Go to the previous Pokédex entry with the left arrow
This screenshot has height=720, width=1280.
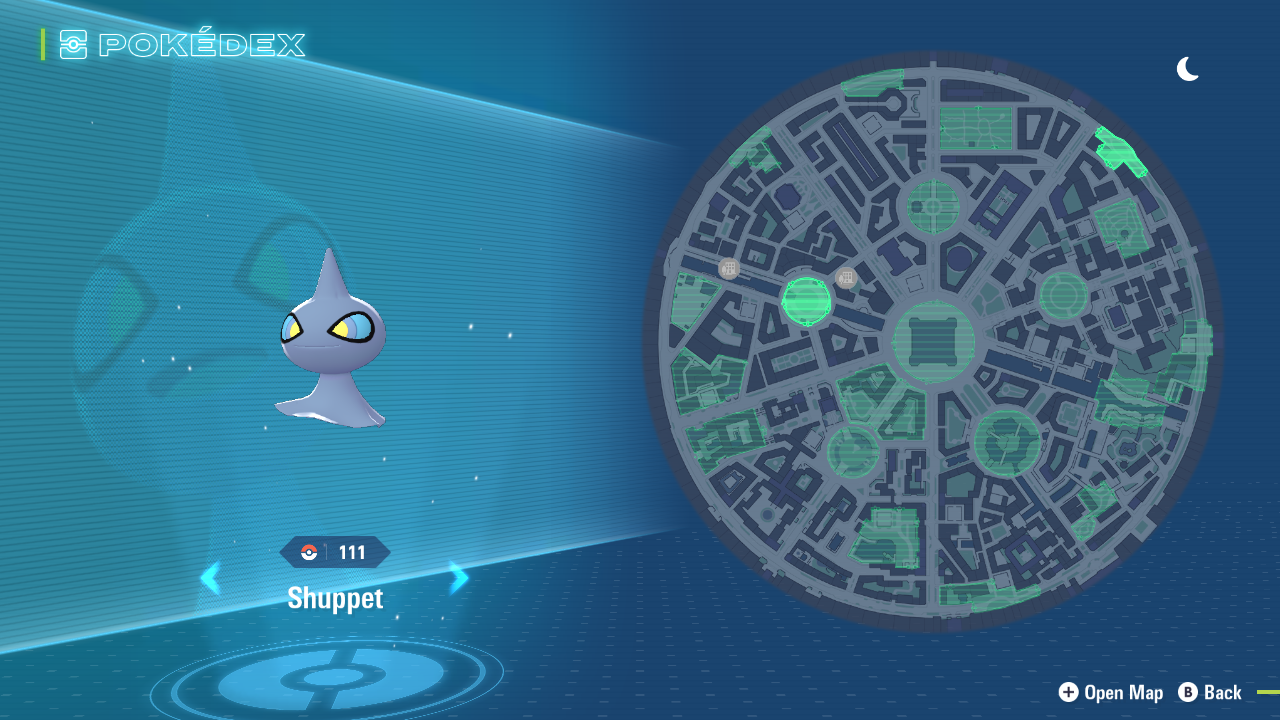point(212,578)
